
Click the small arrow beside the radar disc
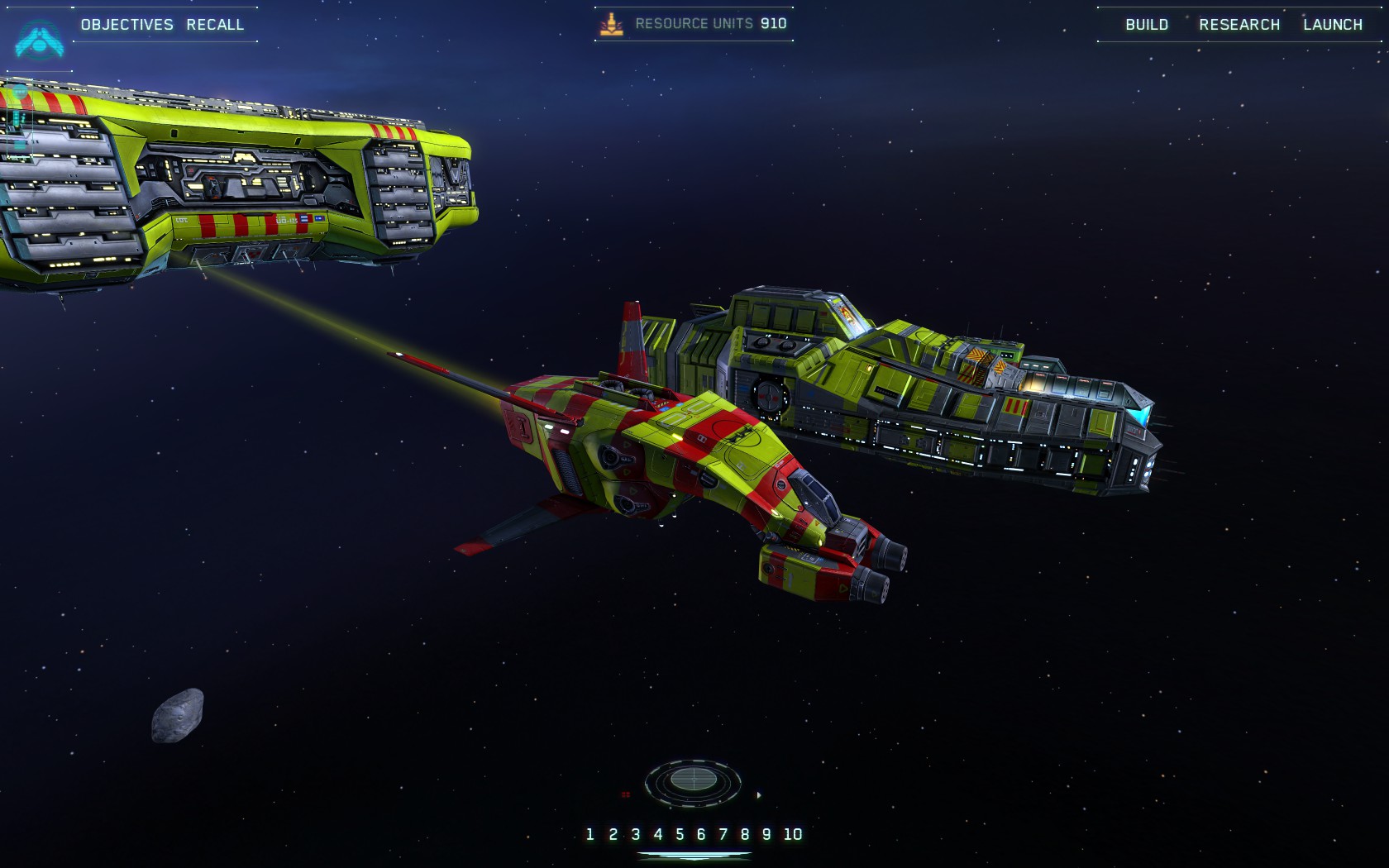point(759,795)
